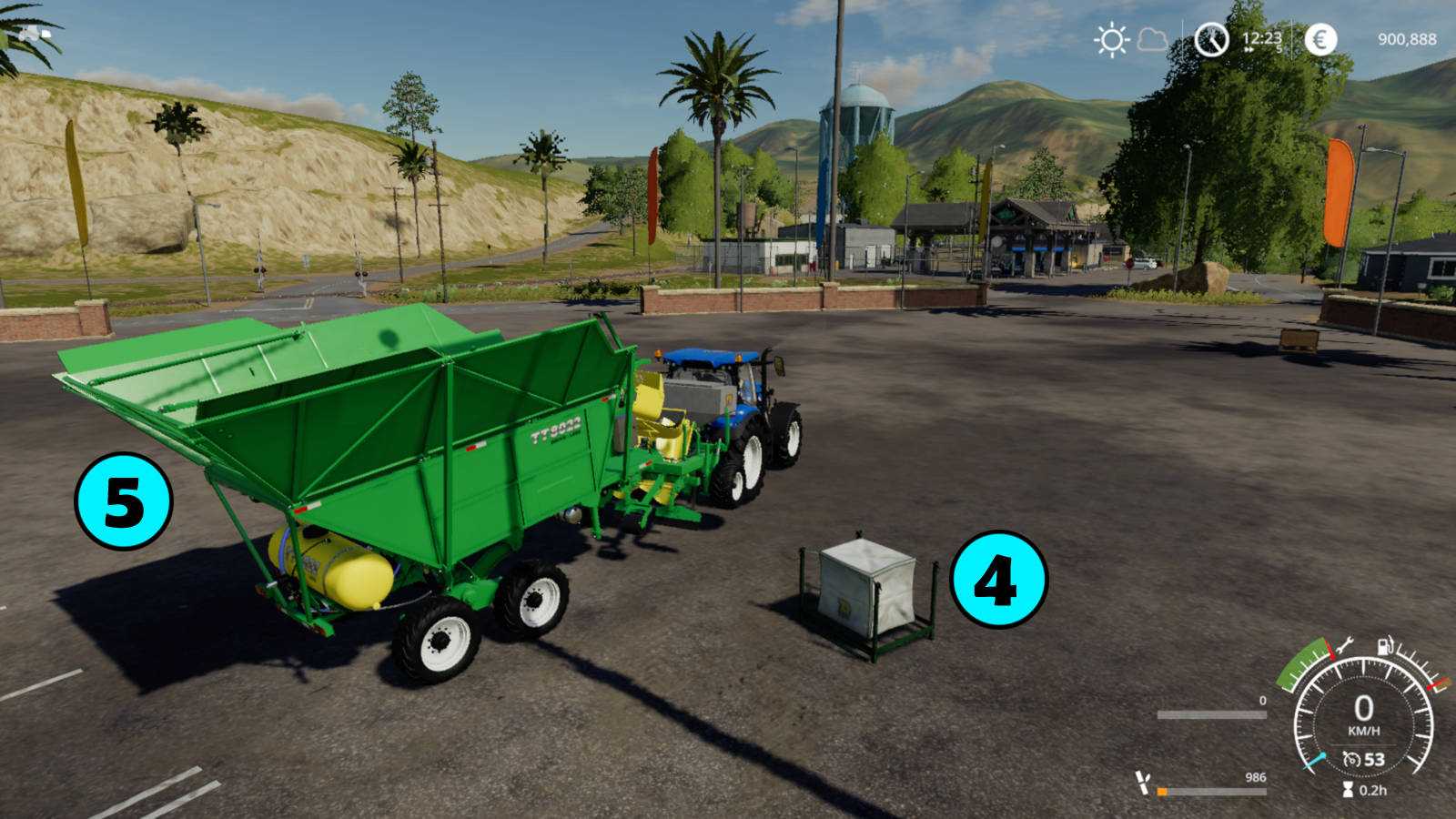Click the hourglass operating hours icon
The height and width of the screenshot is (819, 1456).
(x=1347, y=790)
